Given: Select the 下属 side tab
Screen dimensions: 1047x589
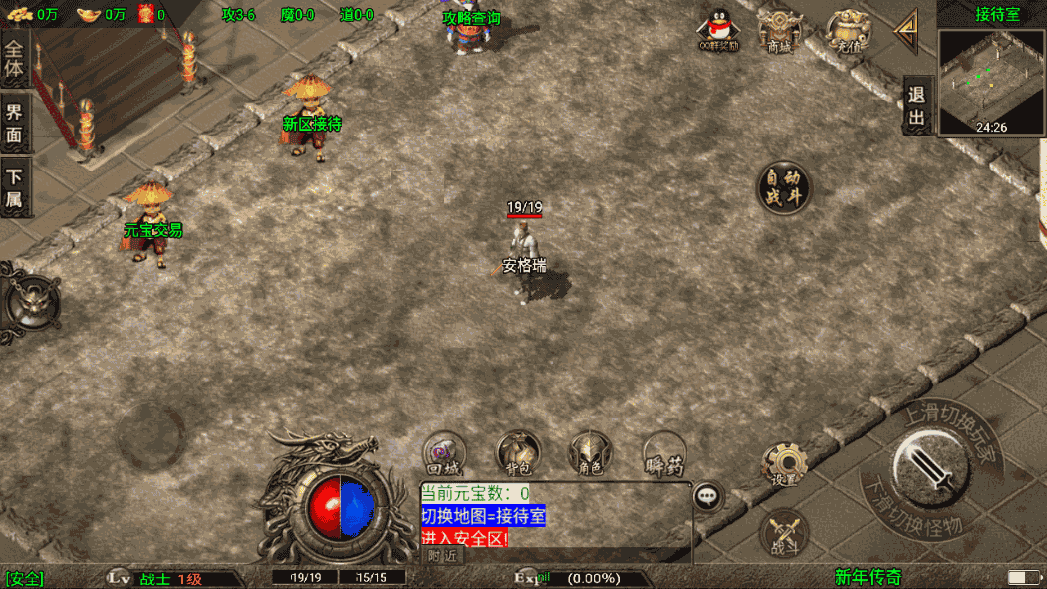Looking at the screenshot, I should click(x=15, y=189).
